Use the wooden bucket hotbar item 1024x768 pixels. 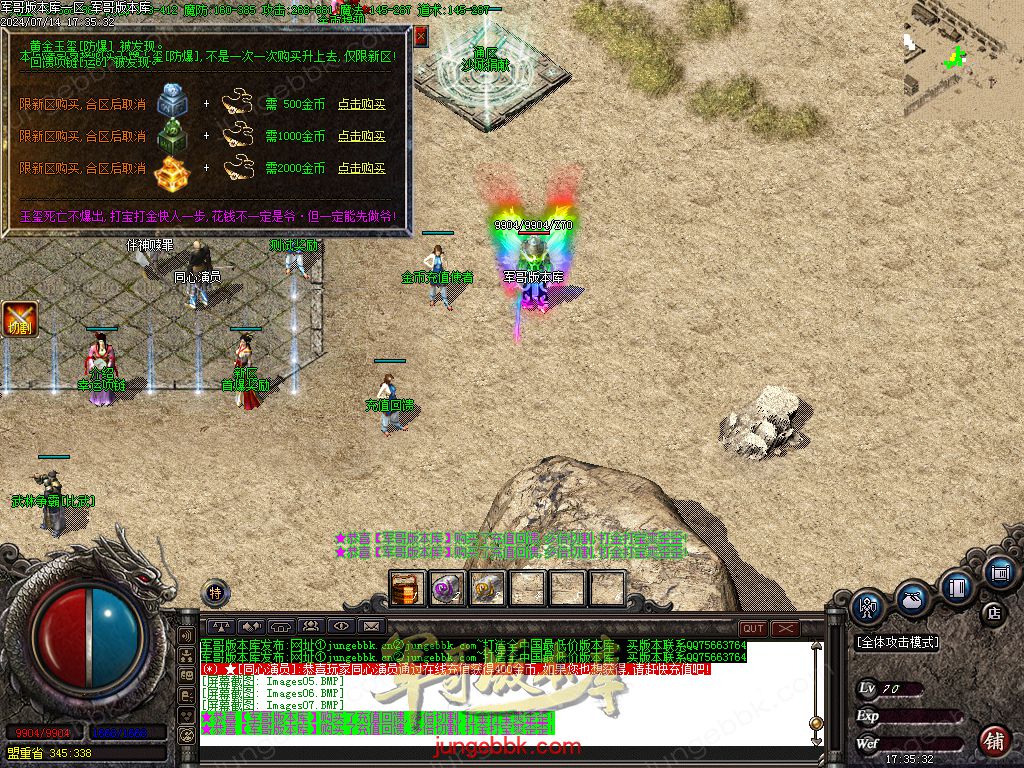[x=407, y=589]
